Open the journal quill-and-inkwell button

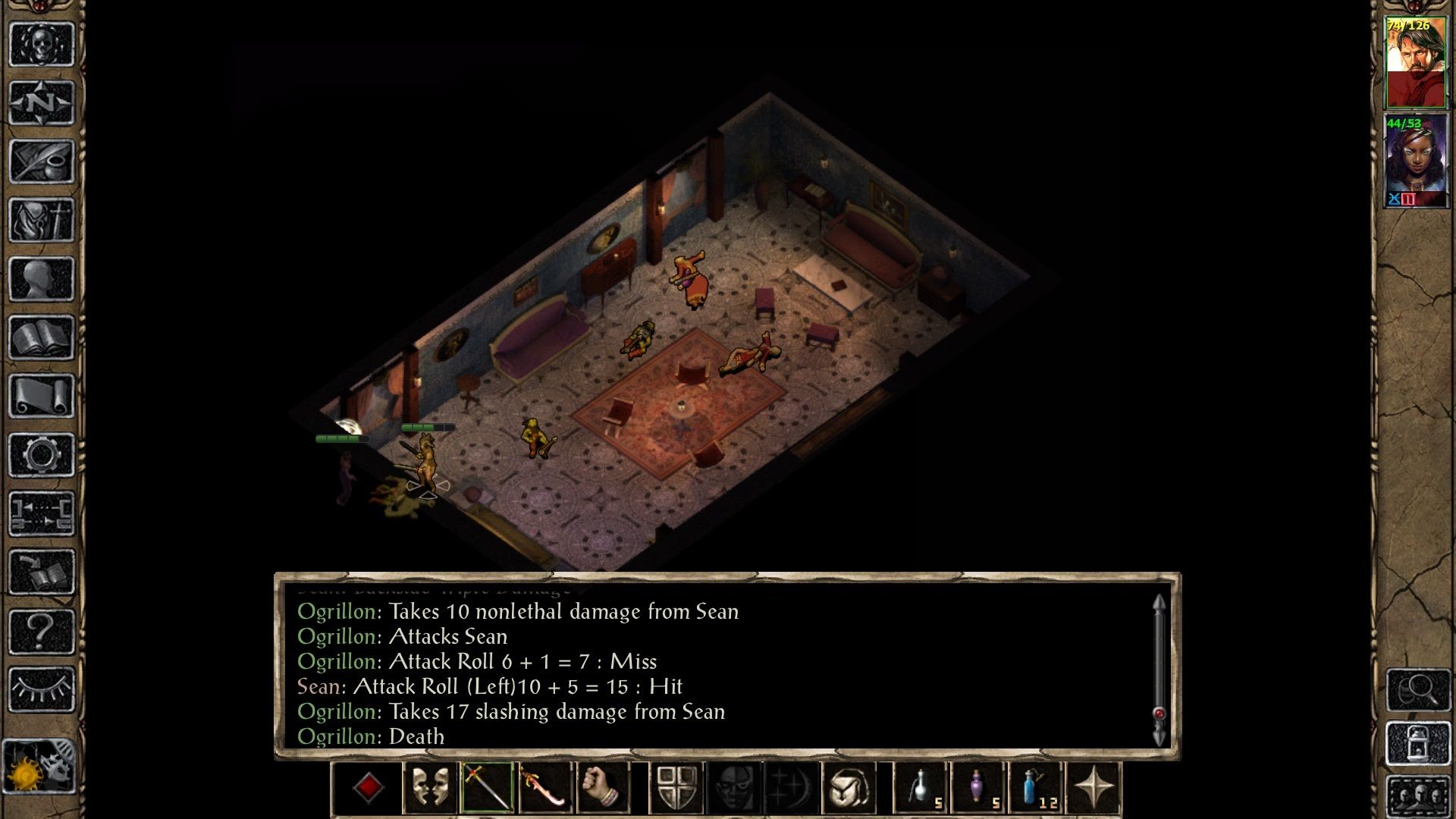click(42, 162)
